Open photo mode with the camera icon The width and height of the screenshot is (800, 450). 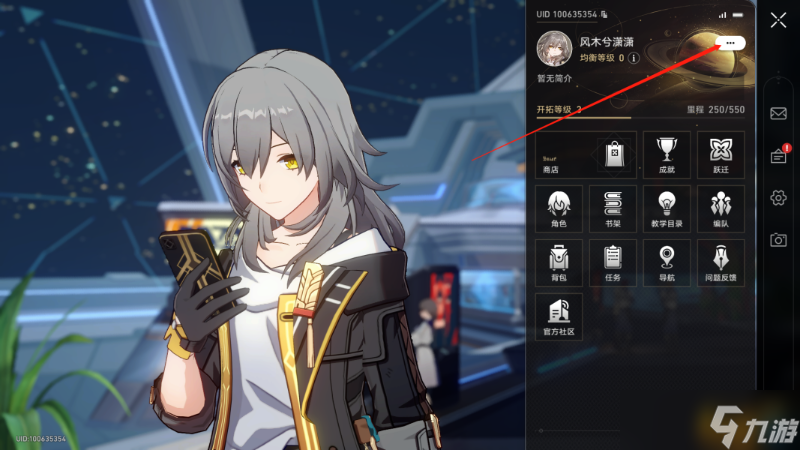coord(778,240)
